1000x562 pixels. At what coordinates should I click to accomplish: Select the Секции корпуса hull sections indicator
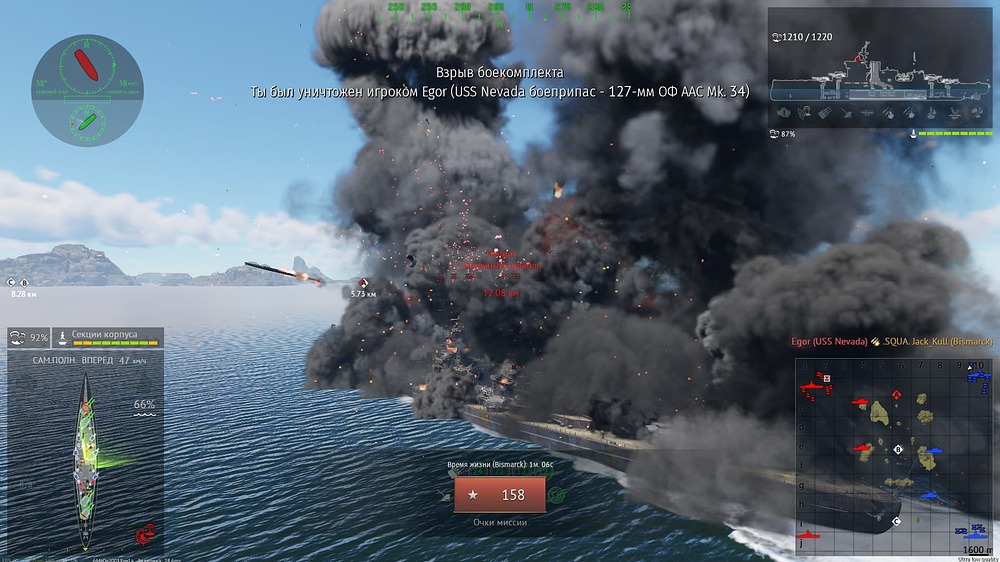pyautogui.click(x=107, y=338)
